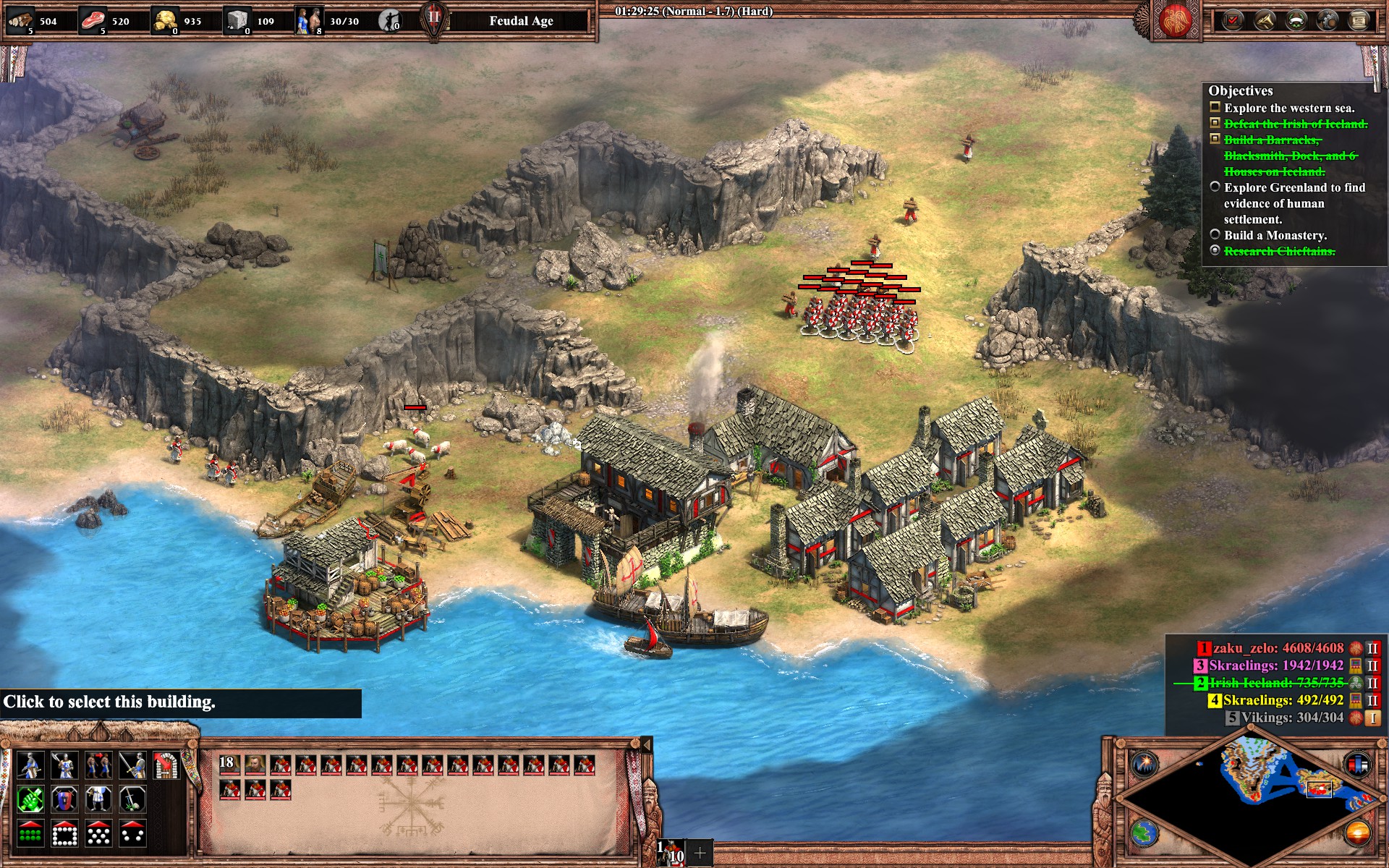Switch to the Box formation
Image resolution: width=1389 pixels, height=868 pixels.
point(64,834)
